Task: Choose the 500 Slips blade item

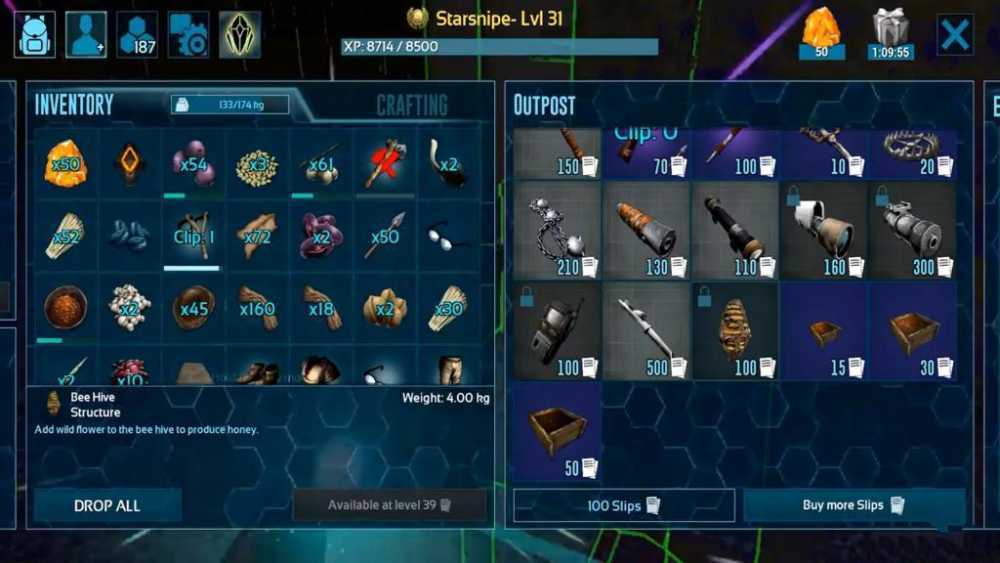Action: [x=645, y=330]
